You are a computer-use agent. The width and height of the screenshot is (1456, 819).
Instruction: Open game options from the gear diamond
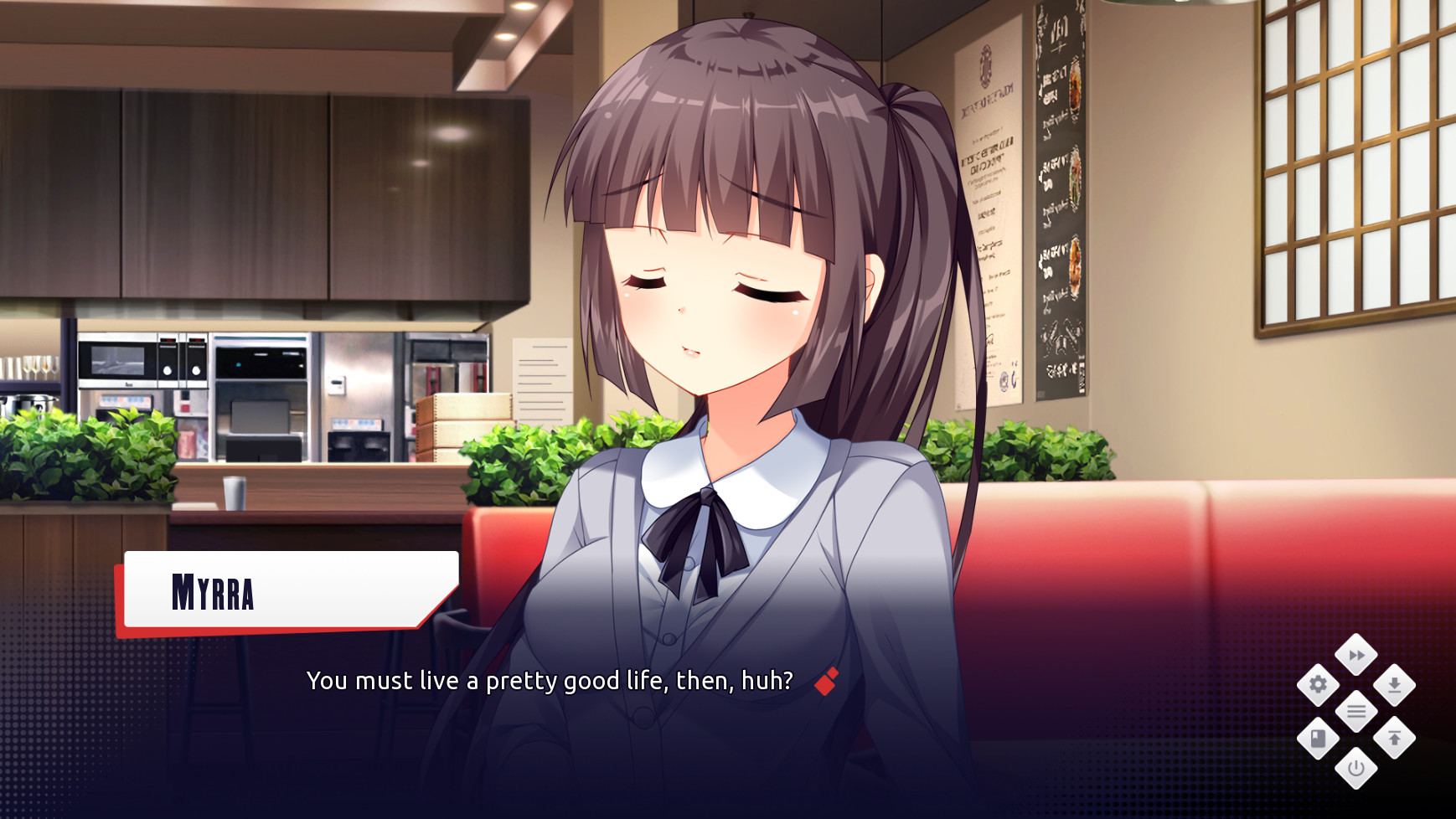pyautogui.click(x=1318, y=685)
